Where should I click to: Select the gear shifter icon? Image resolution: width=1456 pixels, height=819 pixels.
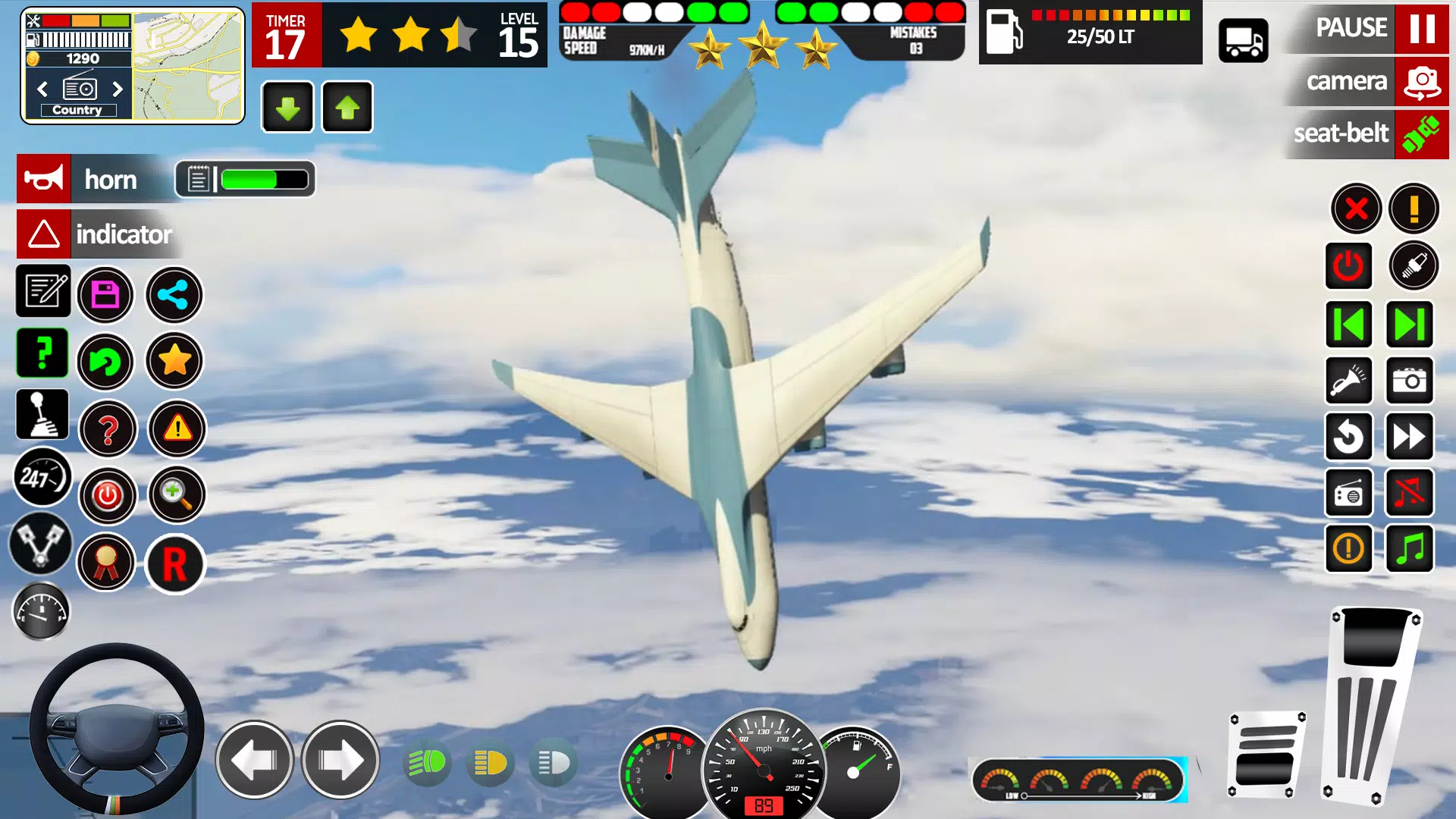[x=42, y=414]
